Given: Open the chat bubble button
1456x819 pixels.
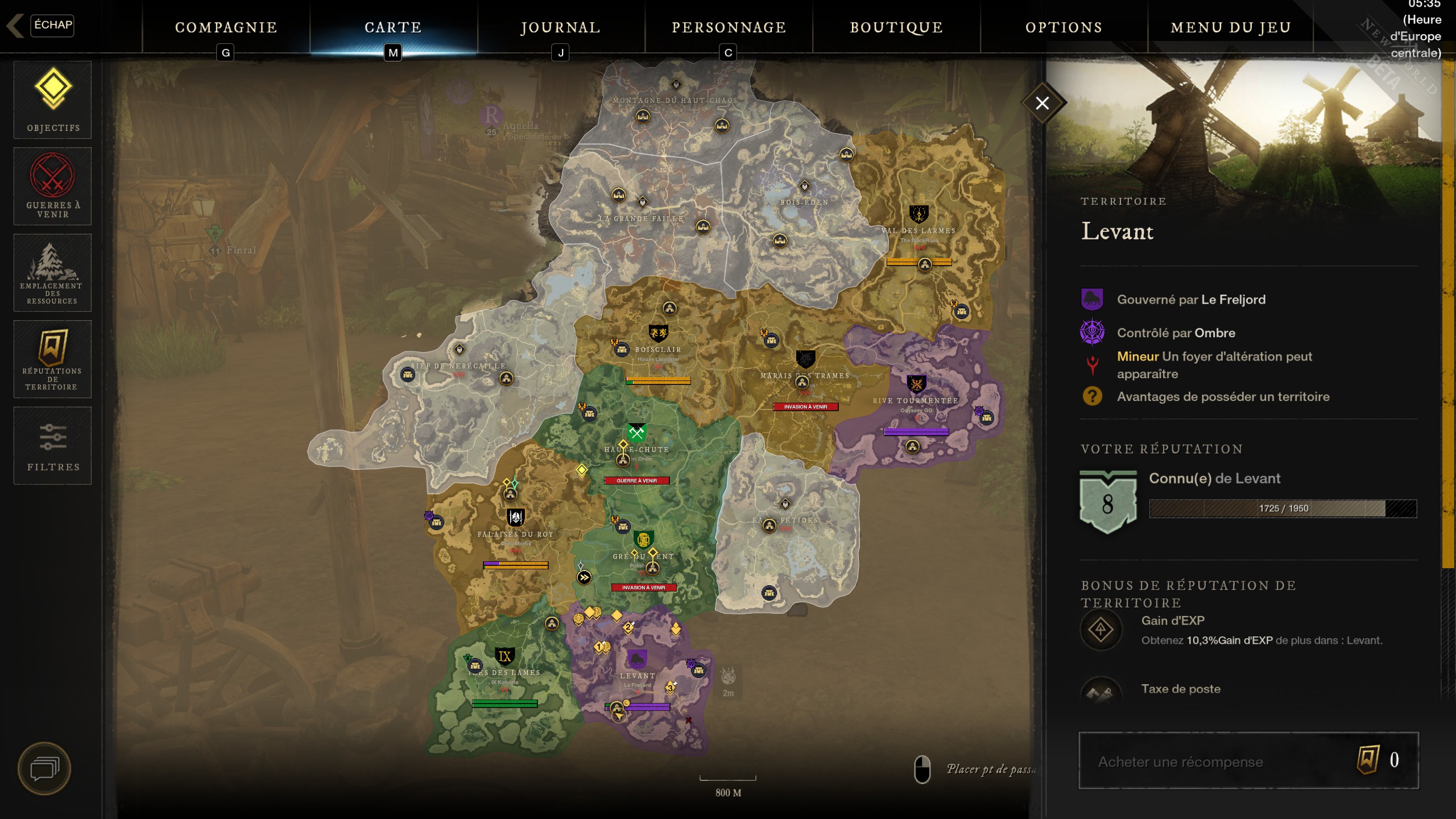Looking at the screenshot, I should coord(44,769).
